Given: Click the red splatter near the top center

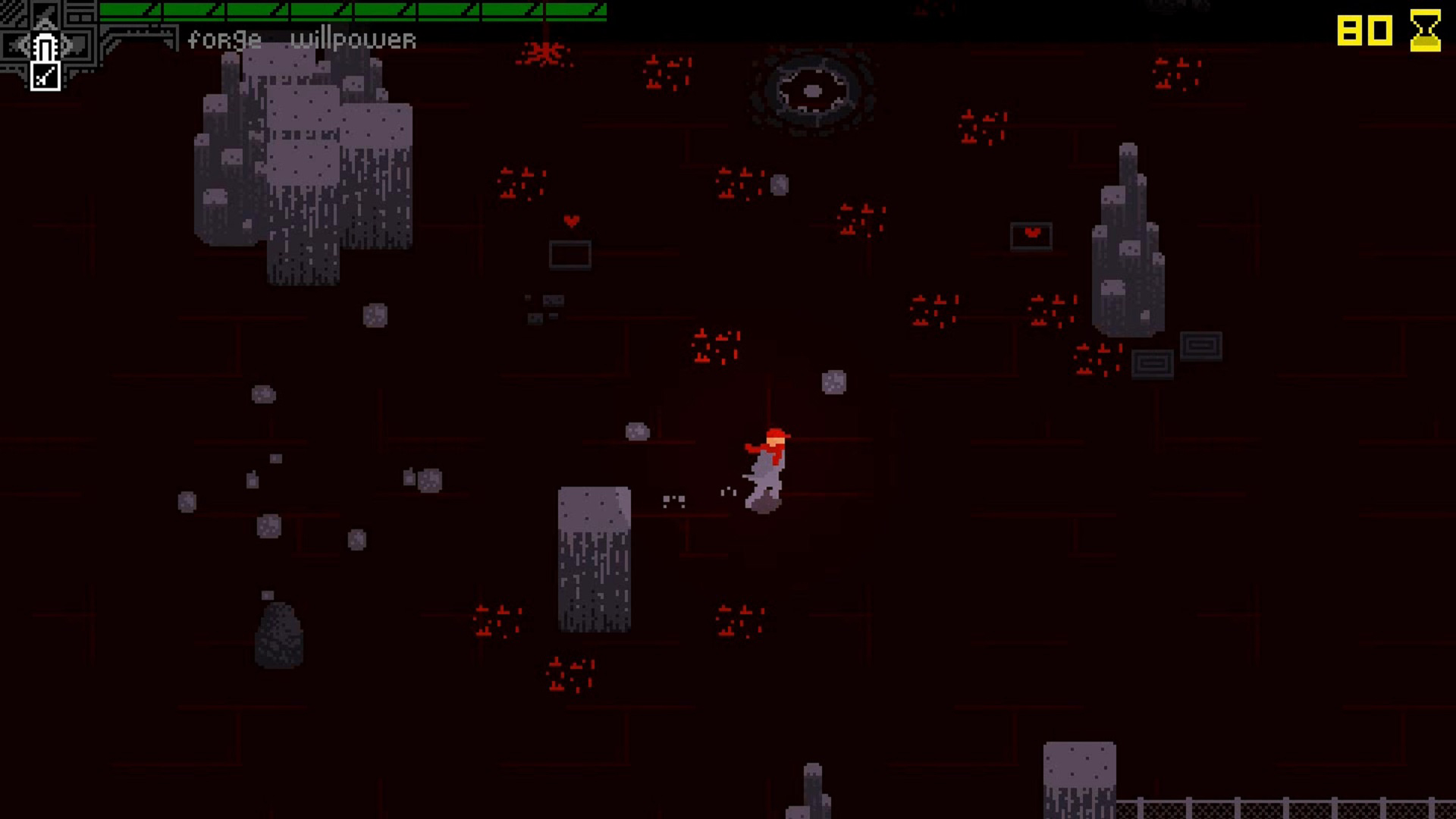Looking at the screenshot, I should [544, 52].
